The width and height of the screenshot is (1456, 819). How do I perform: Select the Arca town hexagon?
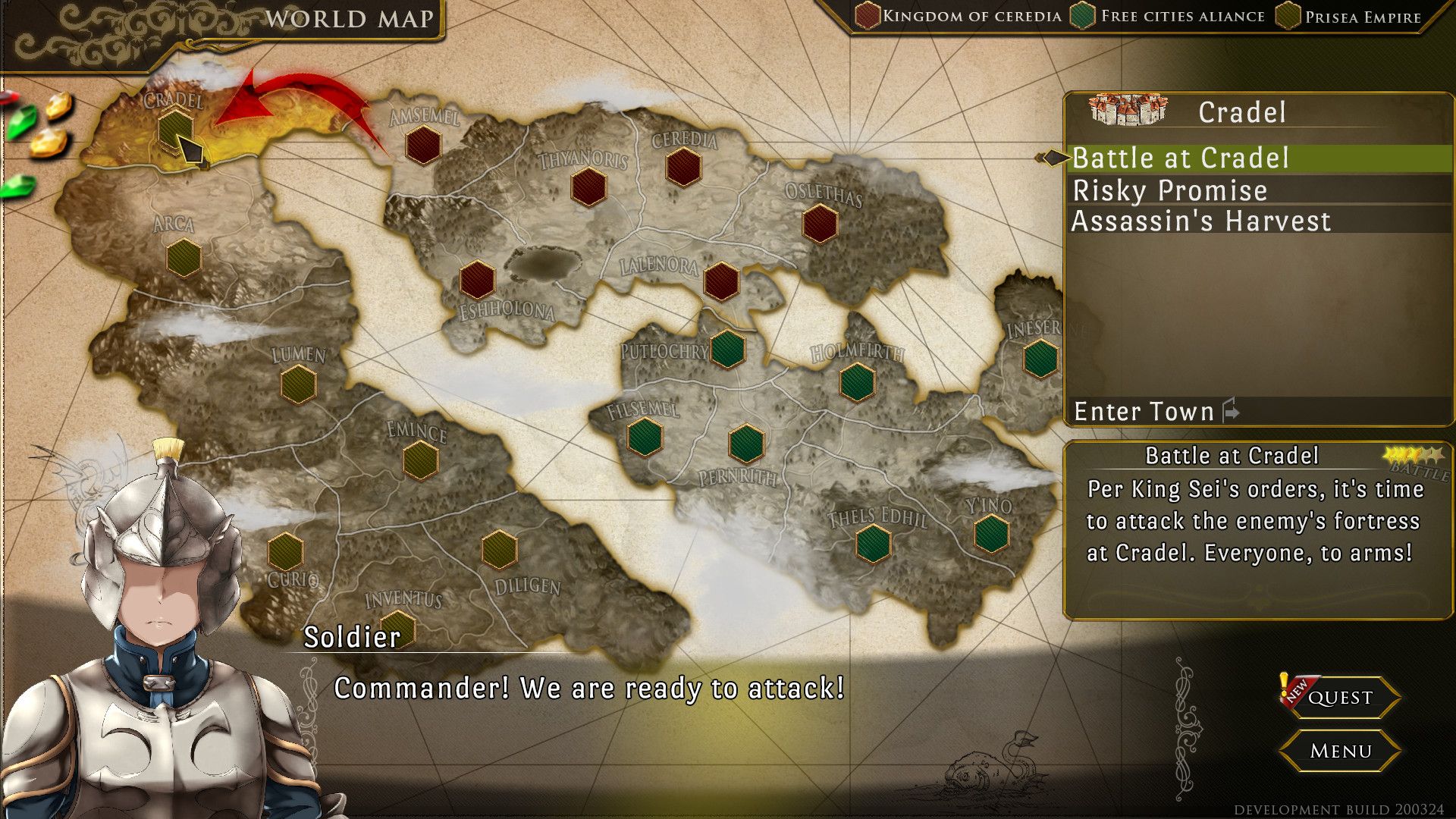coord(184,258)
